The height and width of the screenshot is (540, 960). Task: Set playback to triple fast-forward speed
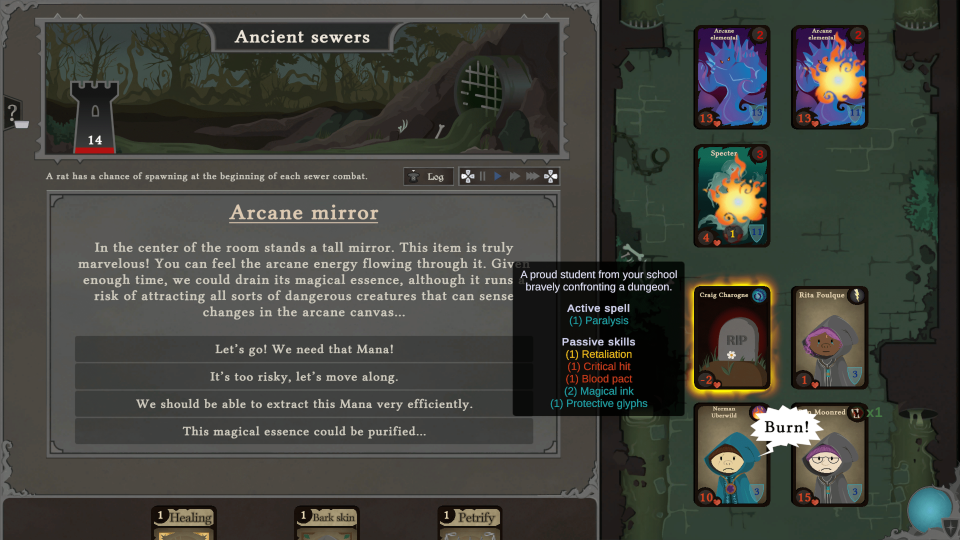coord(533,177)
